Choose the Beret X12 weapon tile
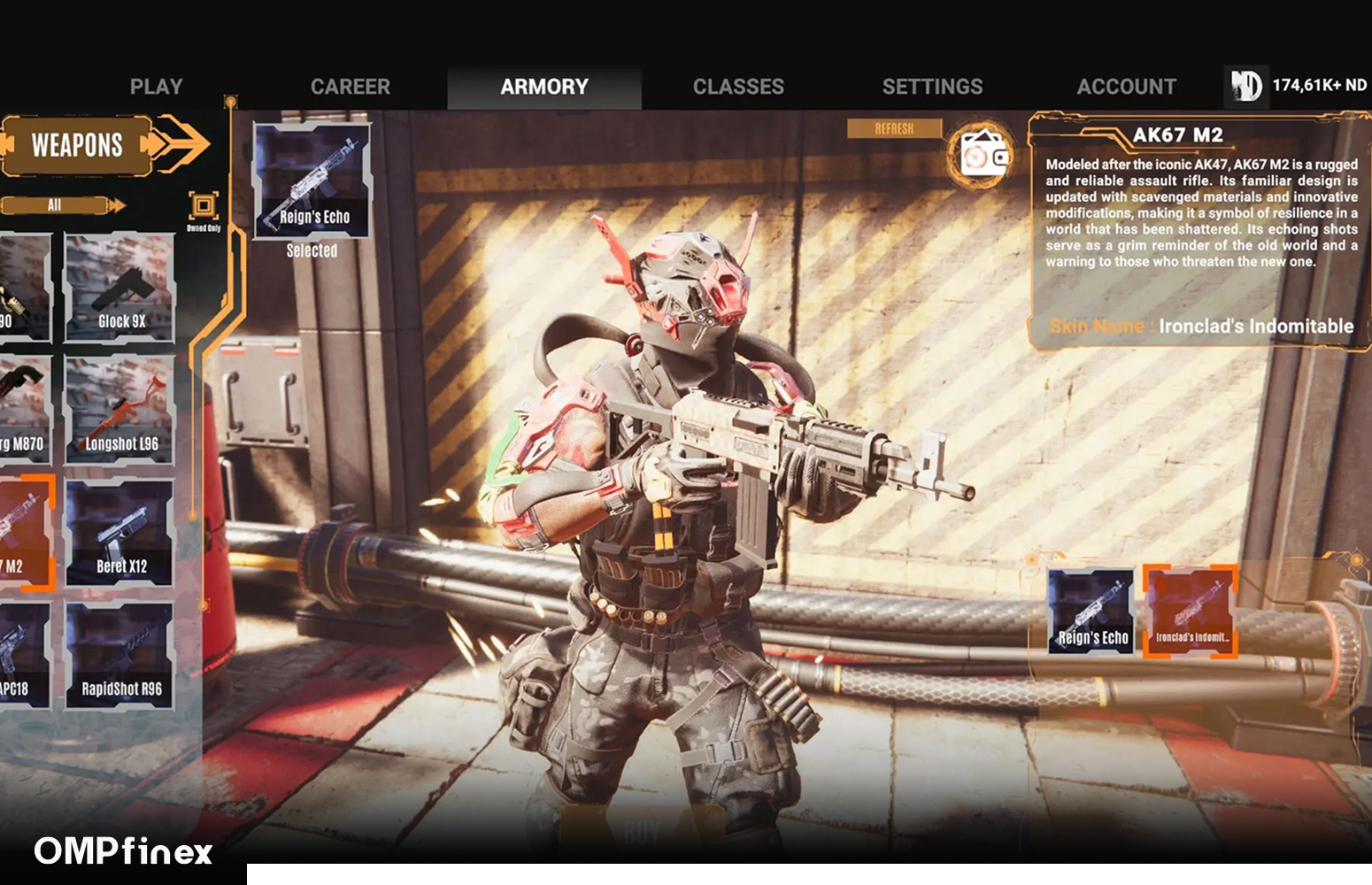The height and width of the screenshot is (885, 1372). point(119,533)
